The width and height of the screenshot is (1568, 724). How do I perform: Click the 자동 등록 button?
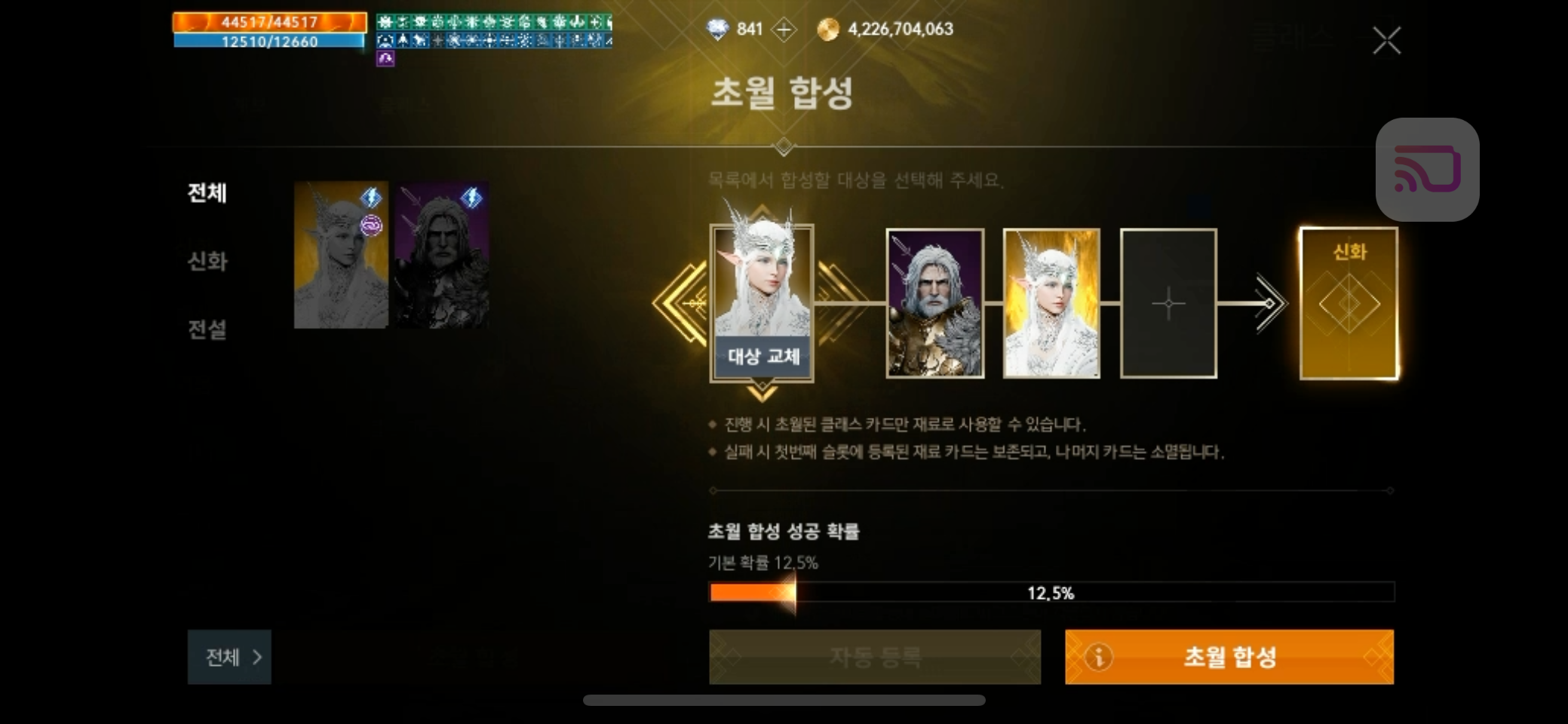pyautogui.click(x=875, y=657)
